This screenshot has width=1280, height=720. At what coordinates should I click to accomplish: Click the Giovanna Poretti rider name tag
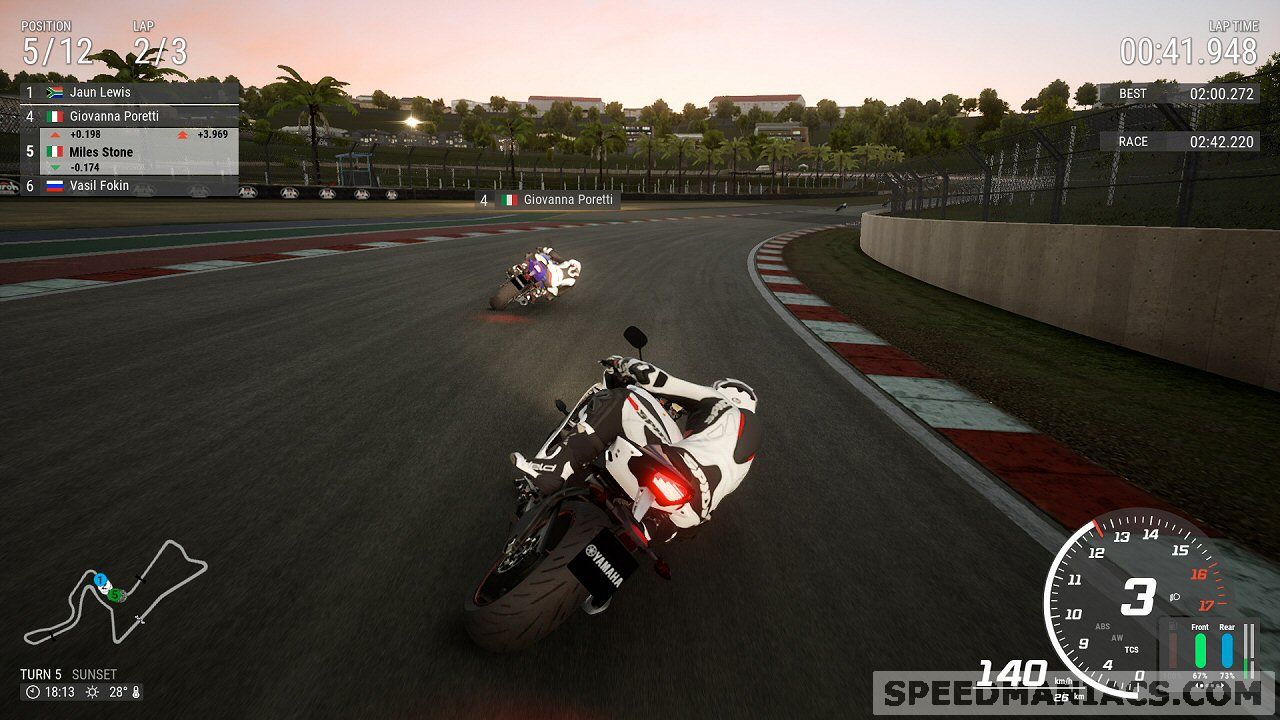(x=547, y=200)
